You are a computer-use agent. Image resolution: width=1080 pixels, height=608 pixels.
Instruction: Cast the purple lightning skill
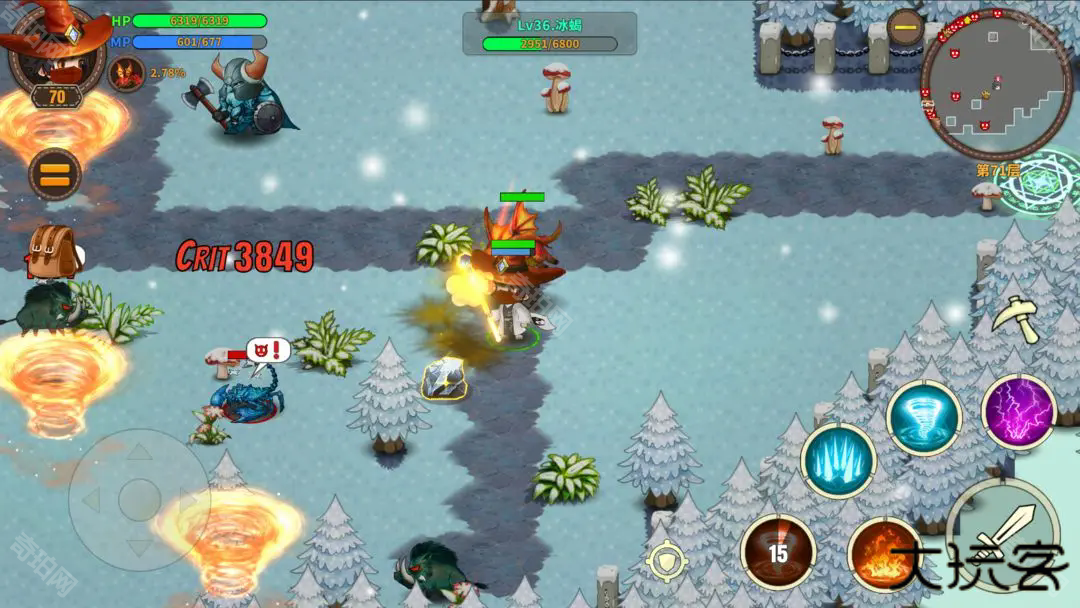1018,411
